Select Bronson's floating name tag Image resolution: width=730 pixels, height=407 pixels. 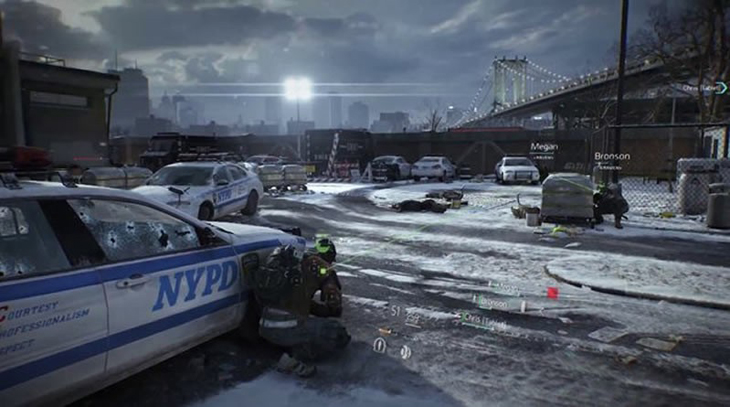611,156
